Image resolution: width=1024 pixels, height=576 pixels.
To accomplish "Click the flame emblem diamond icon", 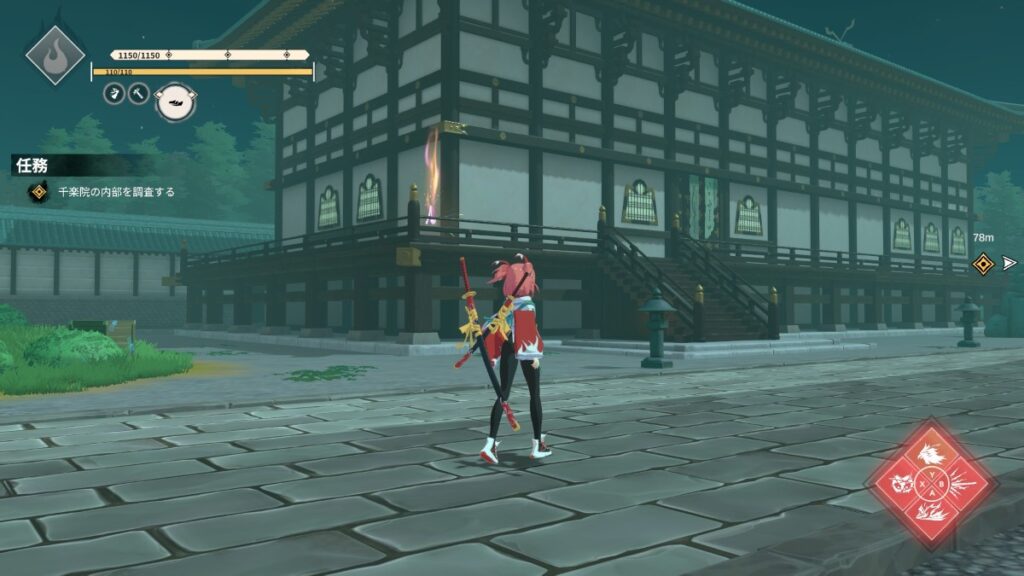I will (x=55, y=54).
